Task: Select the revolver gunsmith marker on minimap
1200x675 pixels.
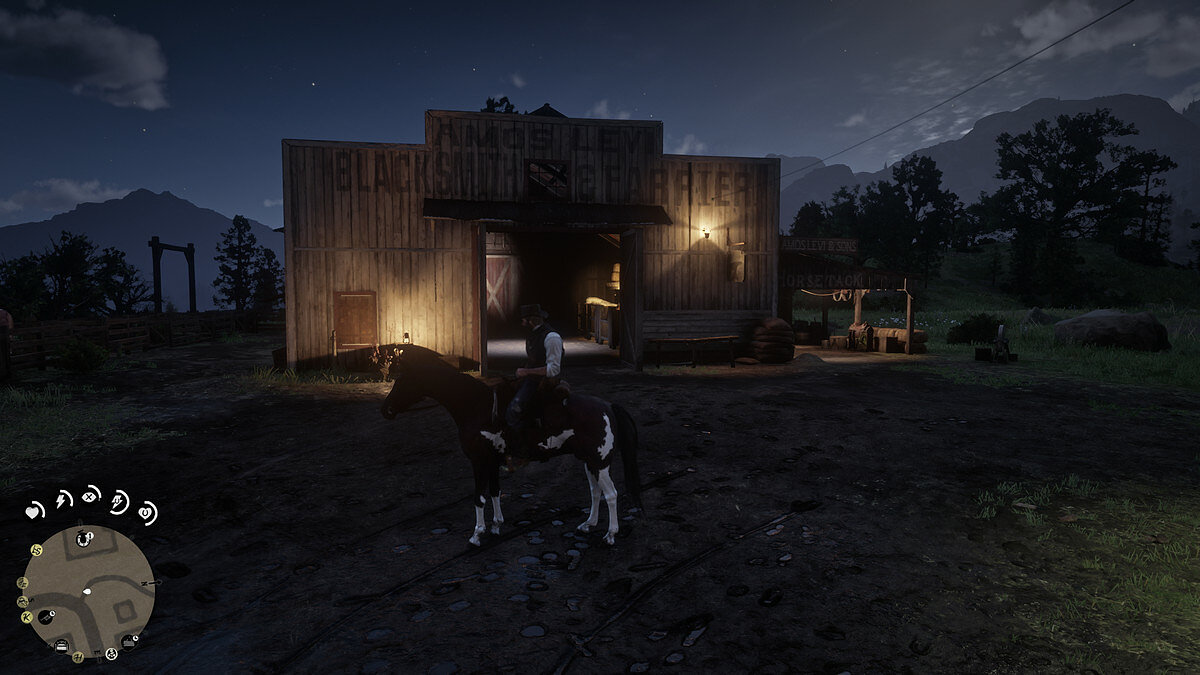Action: [x=47, y=618]
